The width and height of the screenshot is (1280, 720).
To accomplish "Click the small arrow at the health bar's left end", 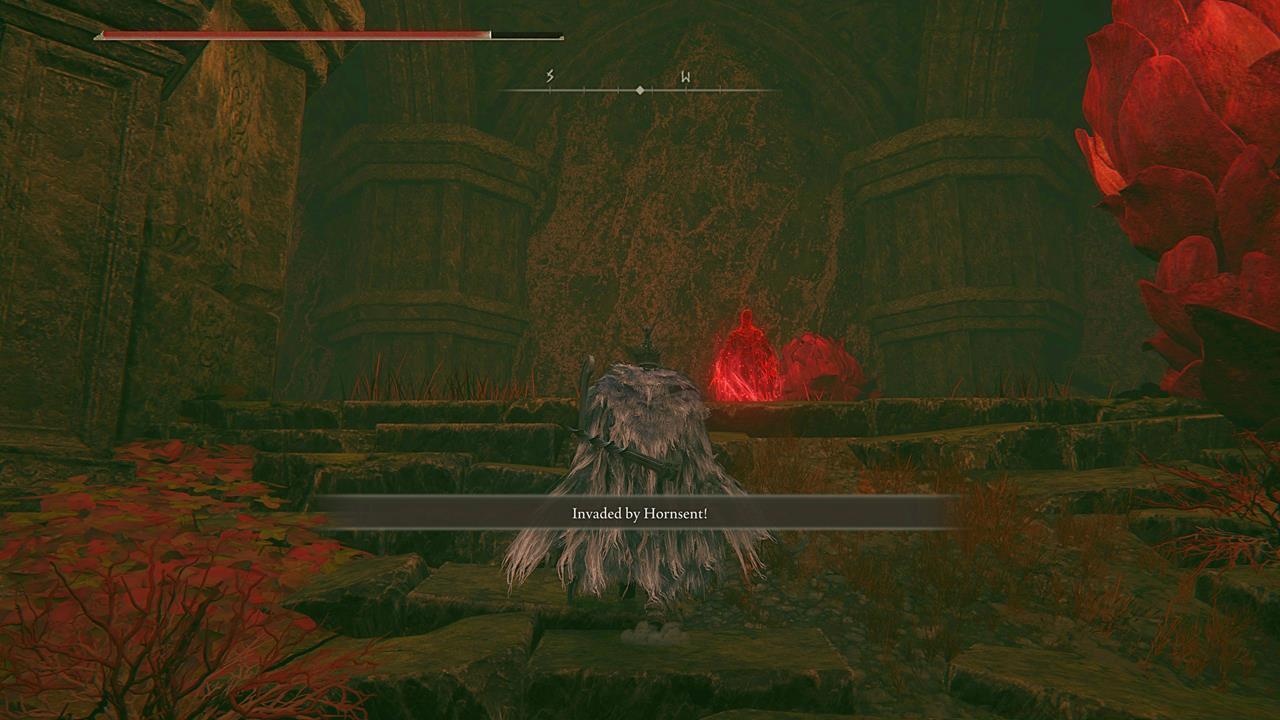I will coord(98,36).
